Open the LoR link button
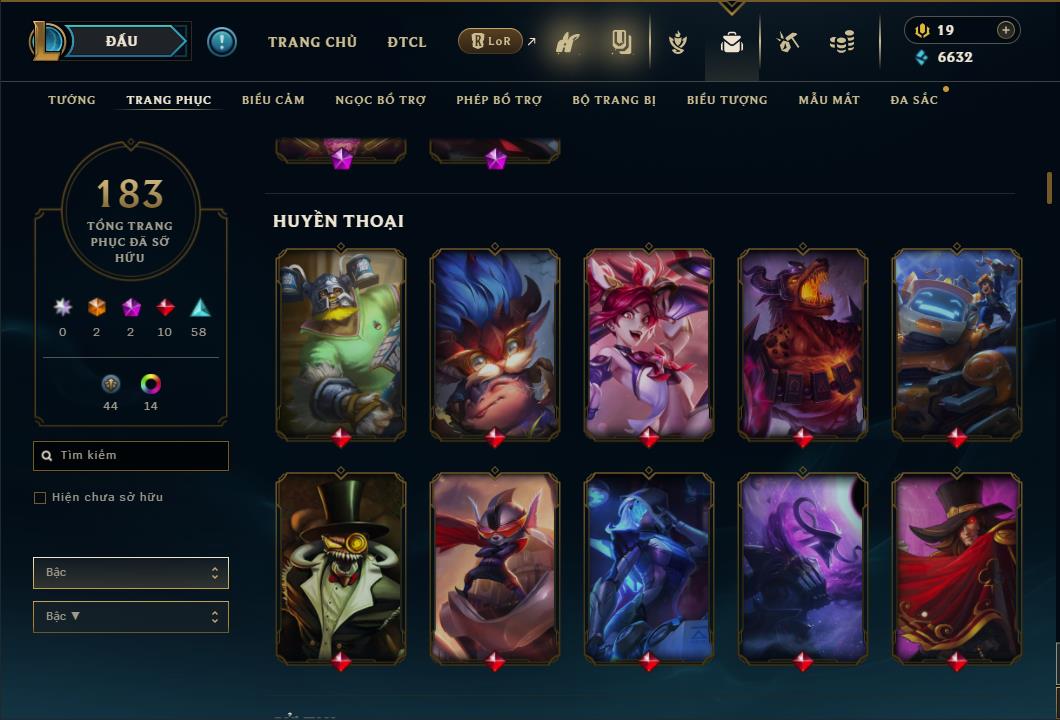 490,41
